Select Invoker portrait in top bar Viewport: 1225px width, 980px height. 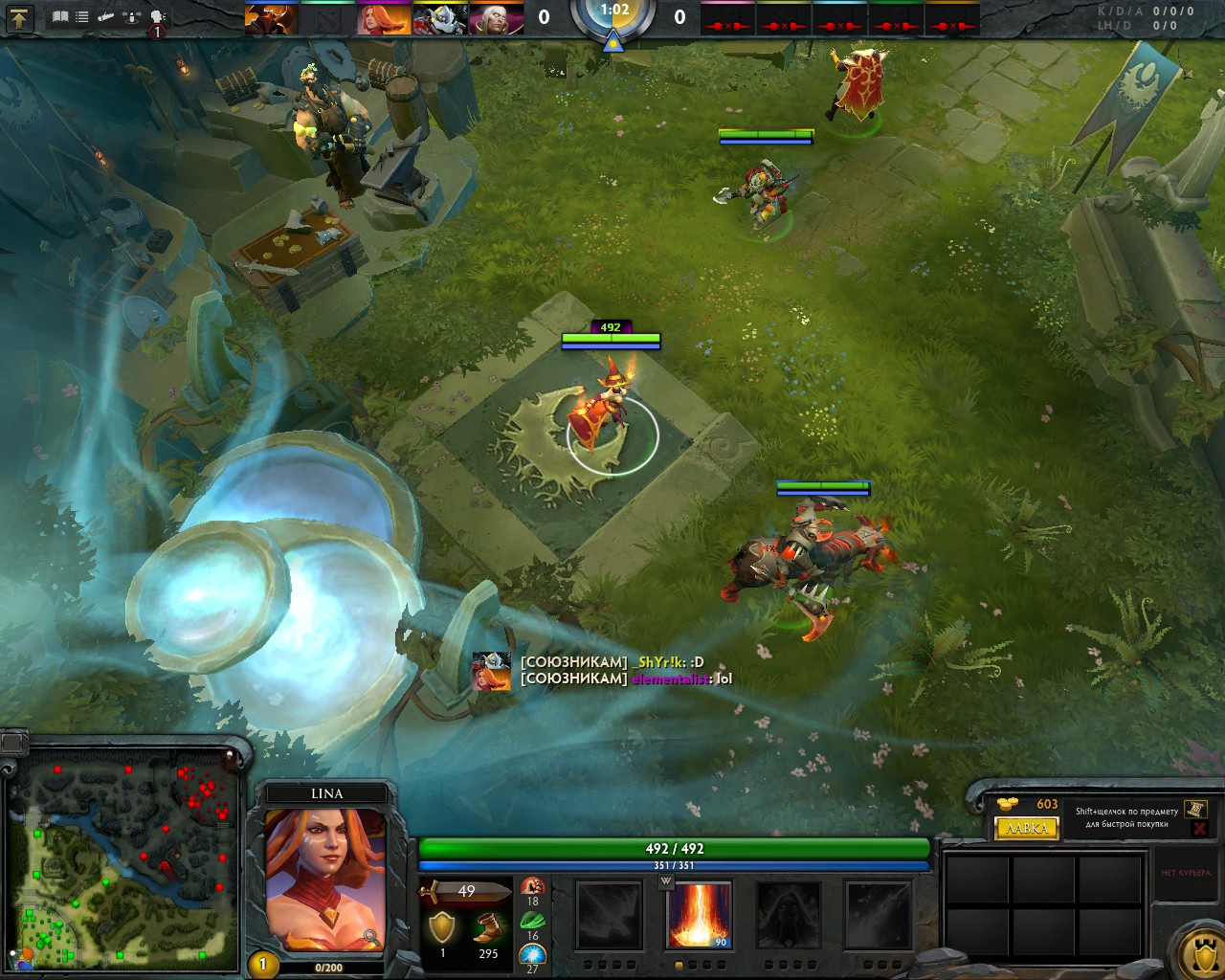[496, 18]
